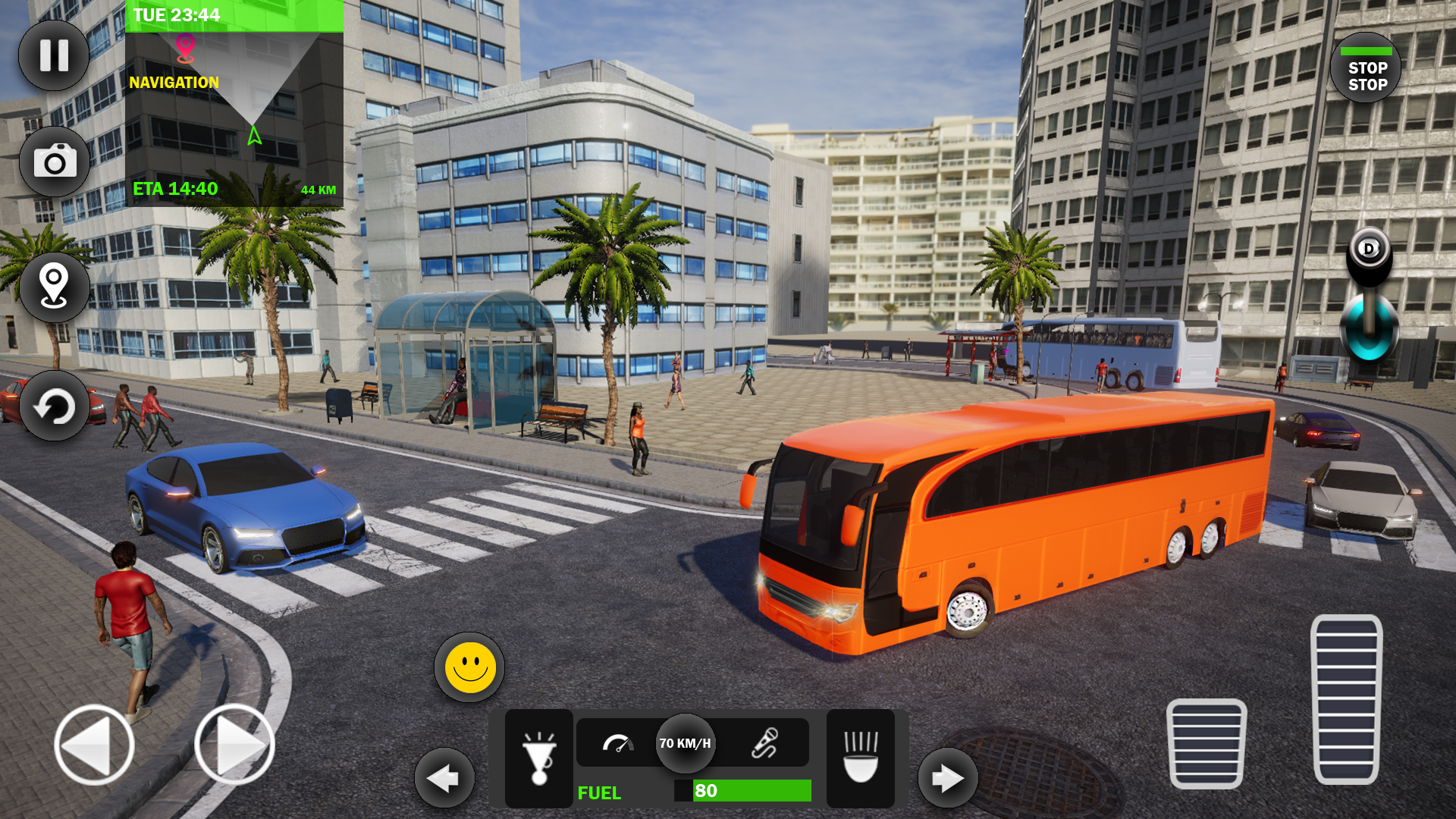Enable the right turn indicator arrow
1456x819 pixels.
947,778
